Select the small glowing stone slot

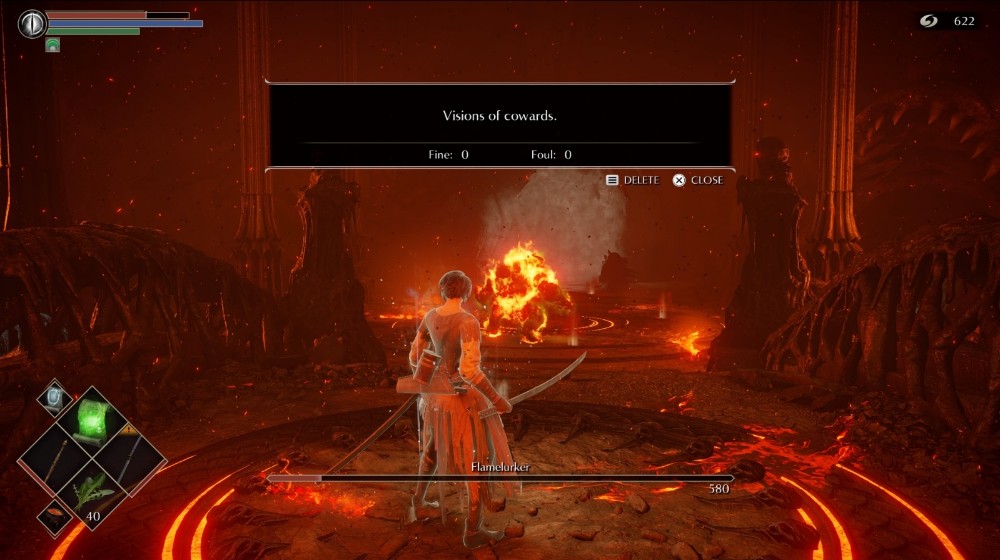click(54, 397)
